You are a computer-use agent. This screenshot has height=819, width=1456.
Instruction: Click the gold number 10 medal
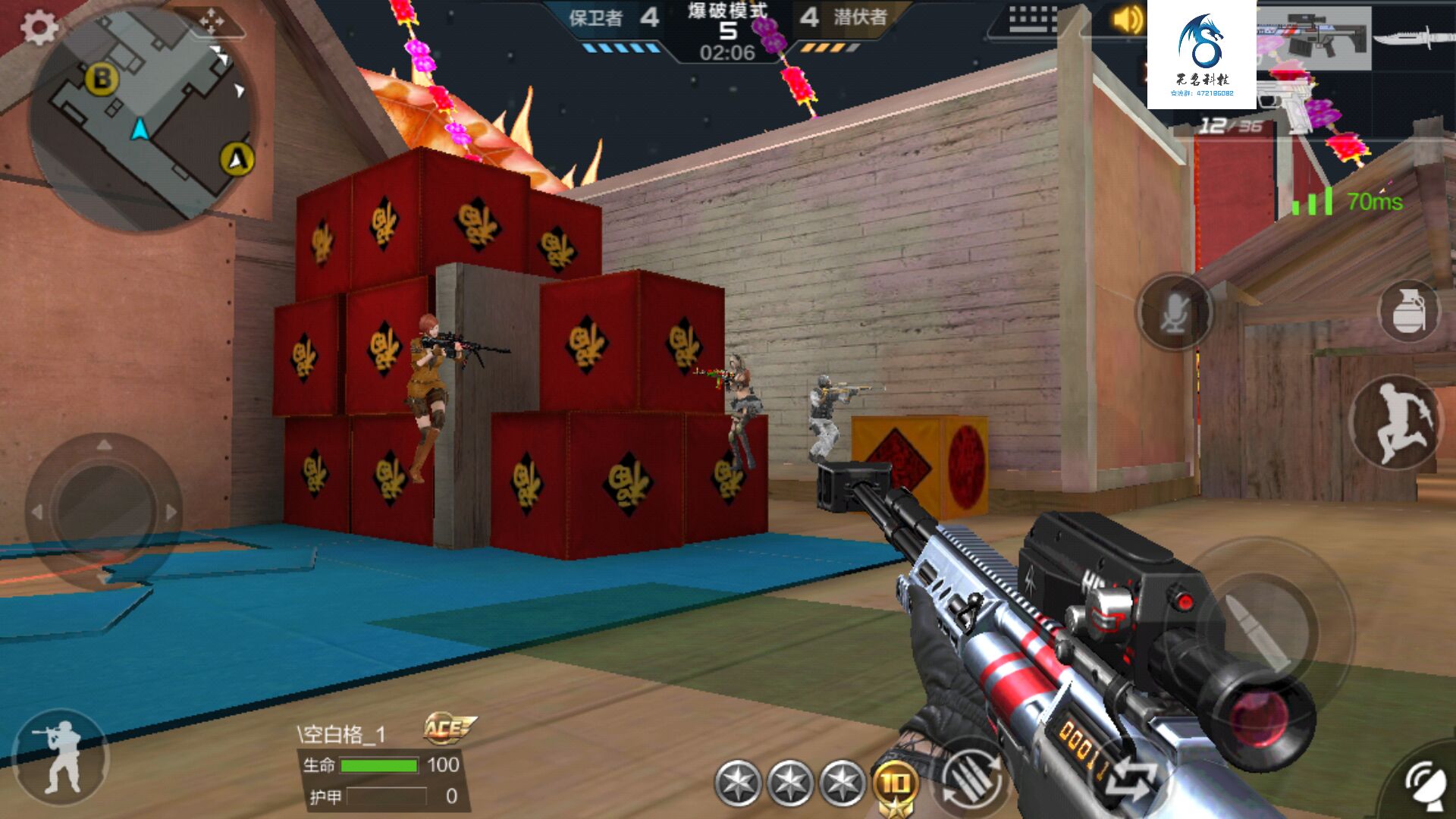pos(895,785)
